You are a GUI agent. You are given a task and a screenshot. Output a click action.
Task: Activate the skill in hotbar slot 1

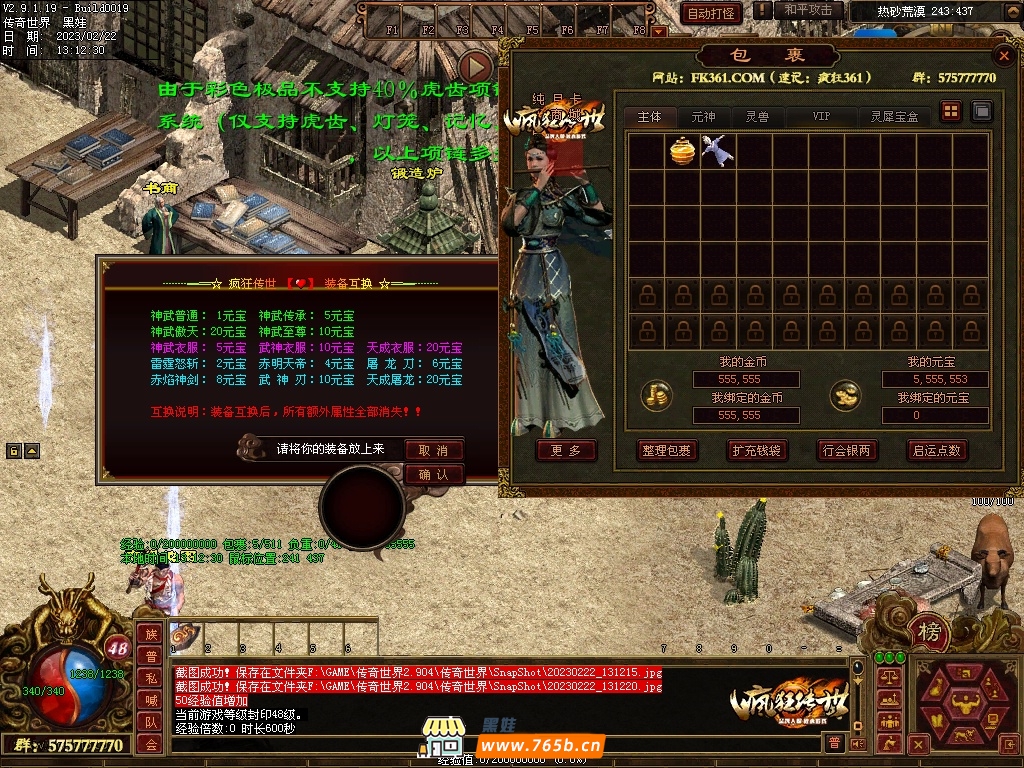pos(186,634)
